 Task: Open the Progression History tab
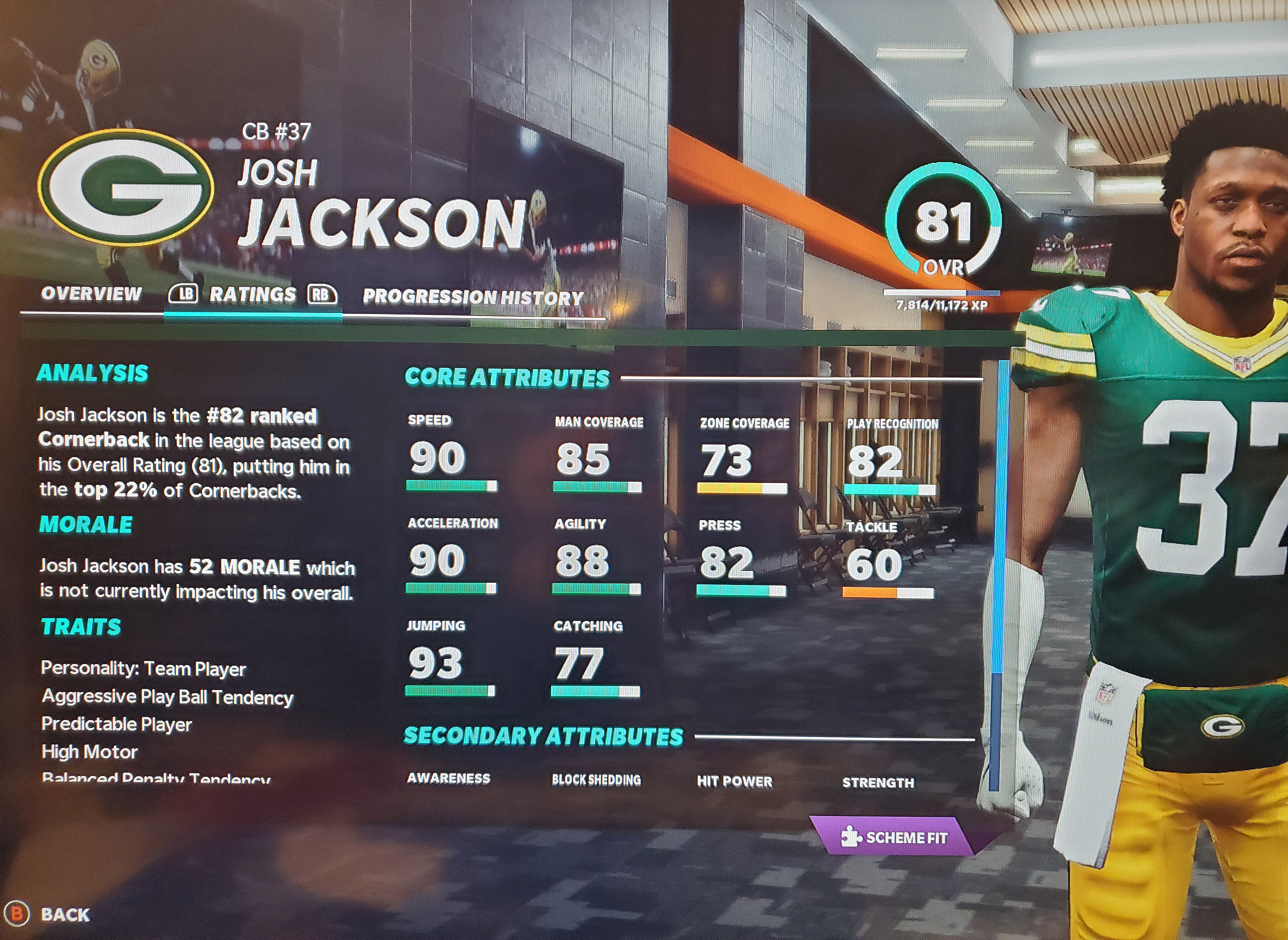coord(473,297)
